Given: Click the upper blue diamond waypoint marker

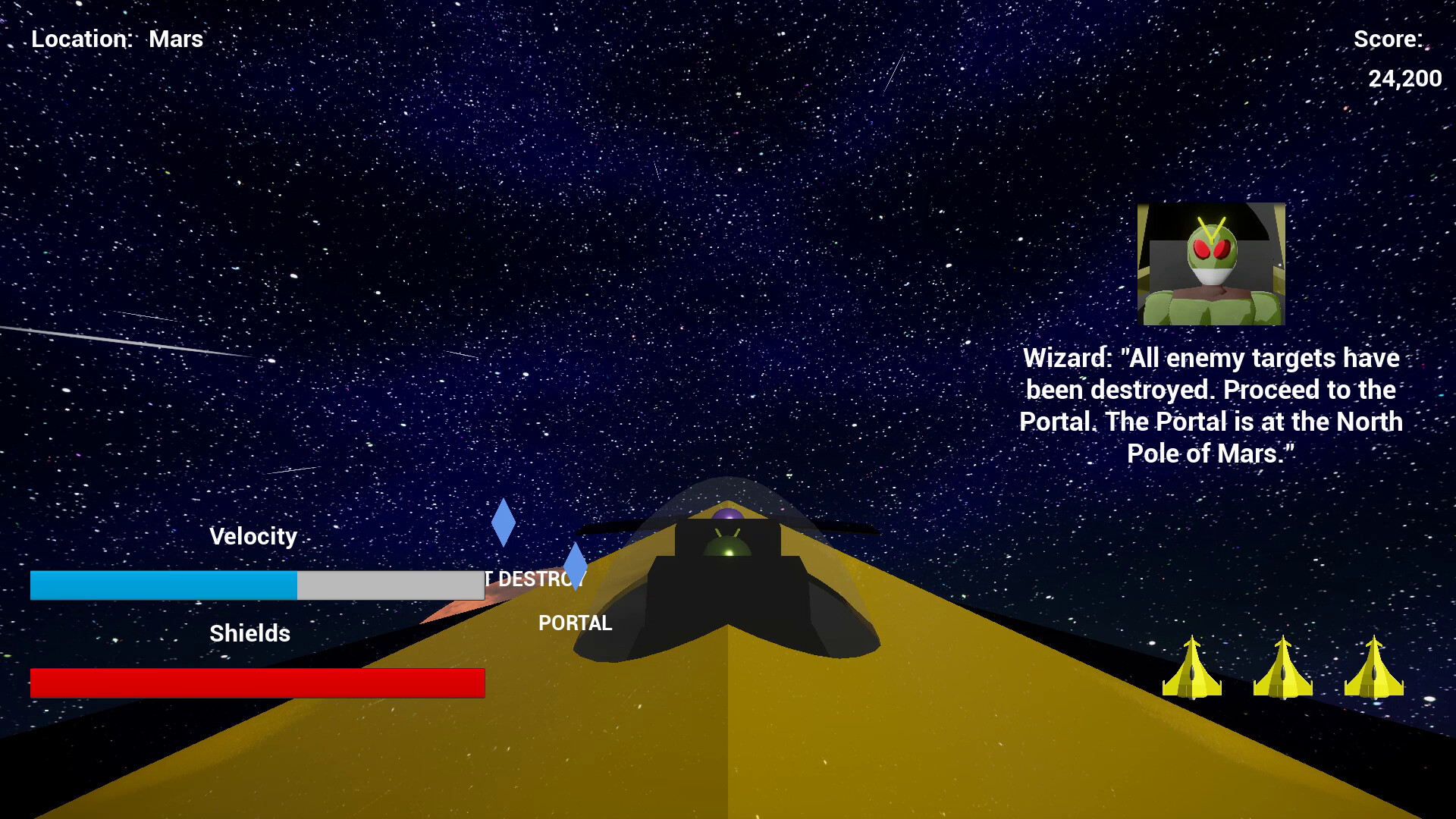Looking at the screenshot, I should (x=504, y=523).
